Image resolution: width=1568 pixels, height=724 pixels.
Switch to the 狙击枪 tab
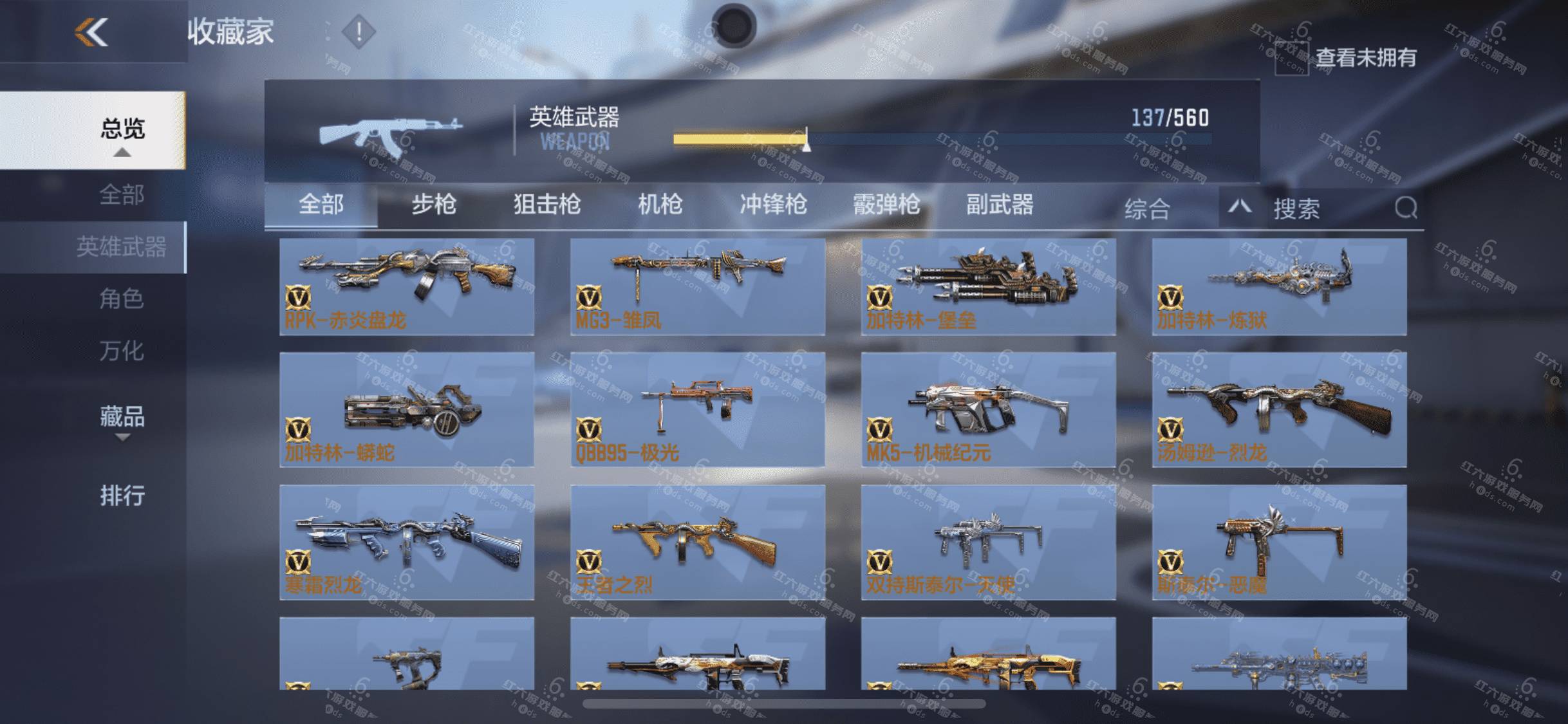(x=547, y=205)
